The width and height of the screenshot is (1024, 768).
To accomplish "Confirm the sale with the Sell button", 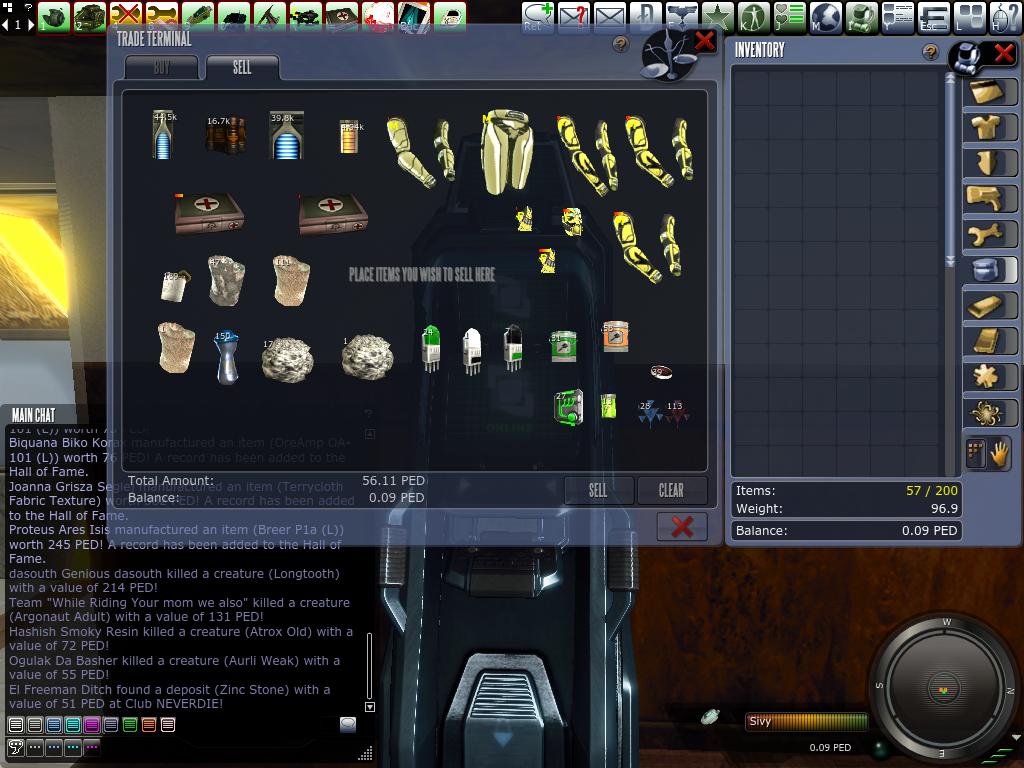I will tap(598, 490).
